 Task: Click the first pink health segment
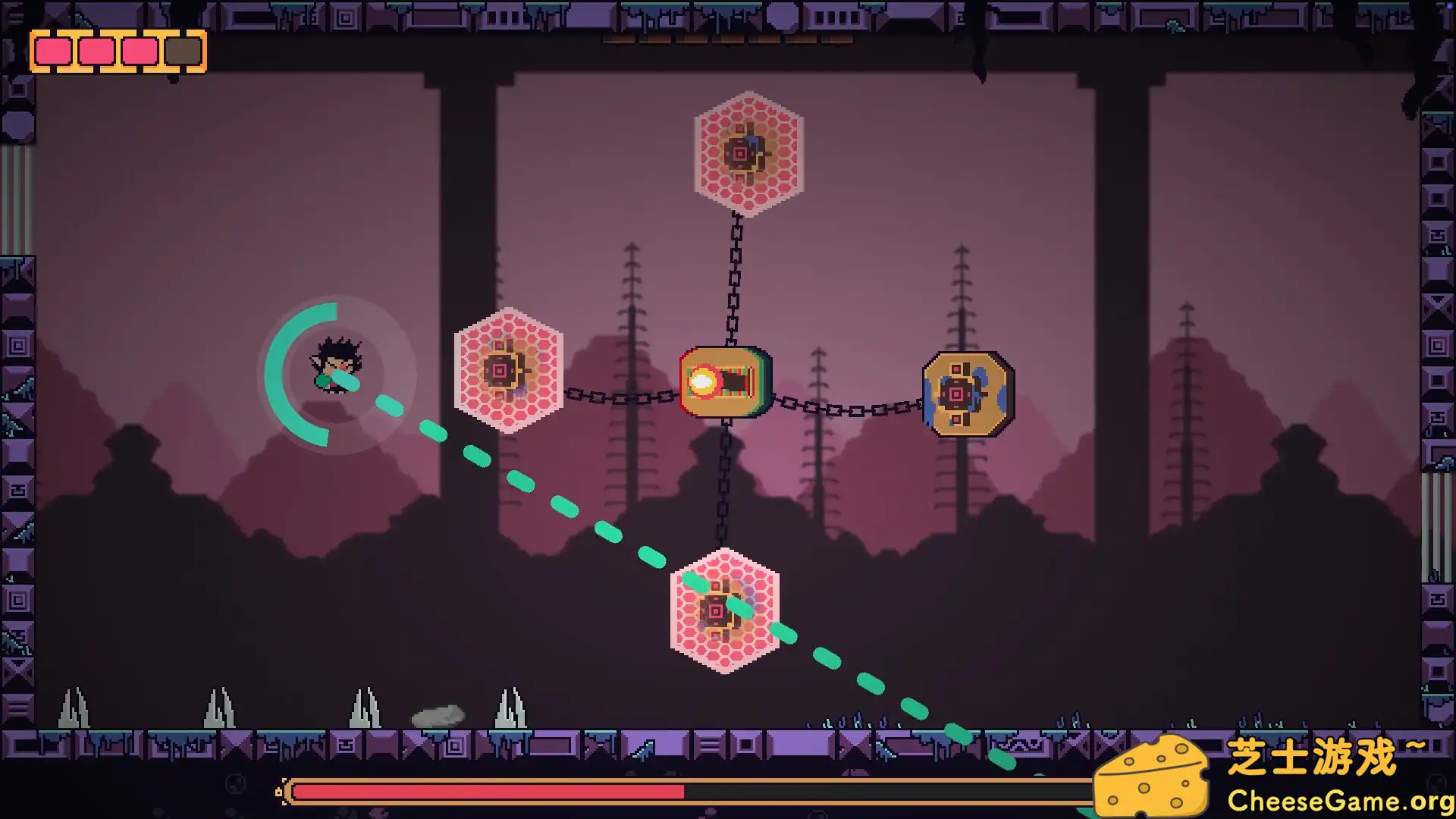coord(55,51)
